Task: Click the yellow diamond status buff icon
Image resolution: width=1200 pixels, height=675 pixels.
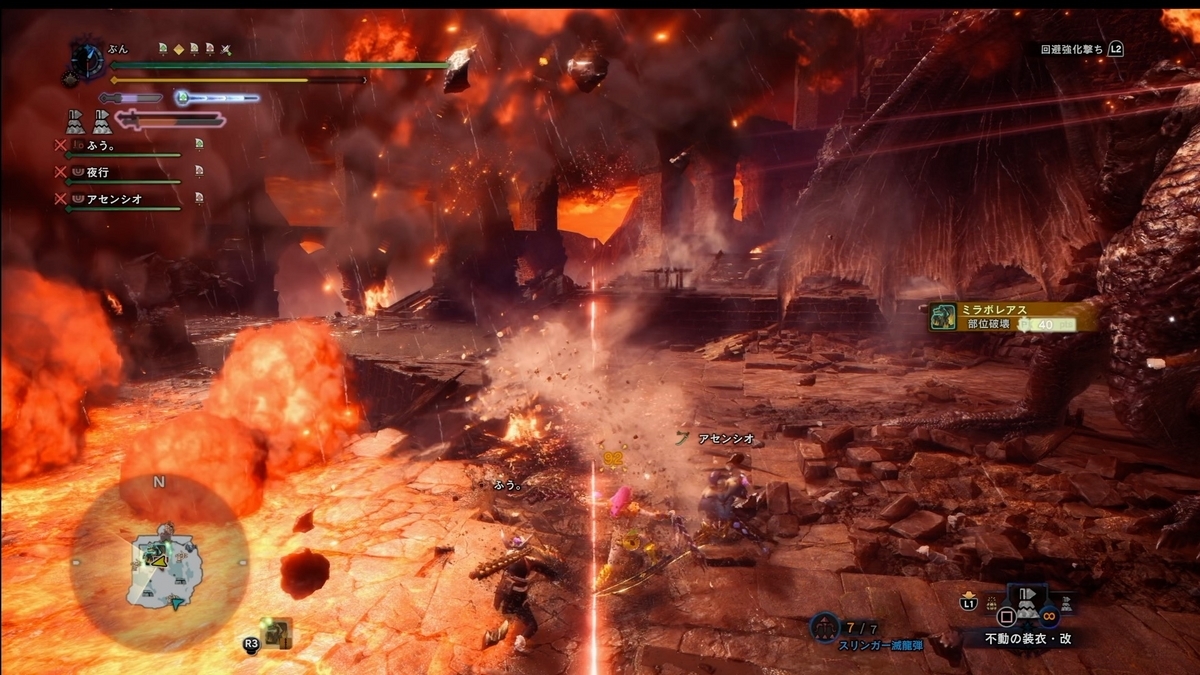Action: [178, 48]
